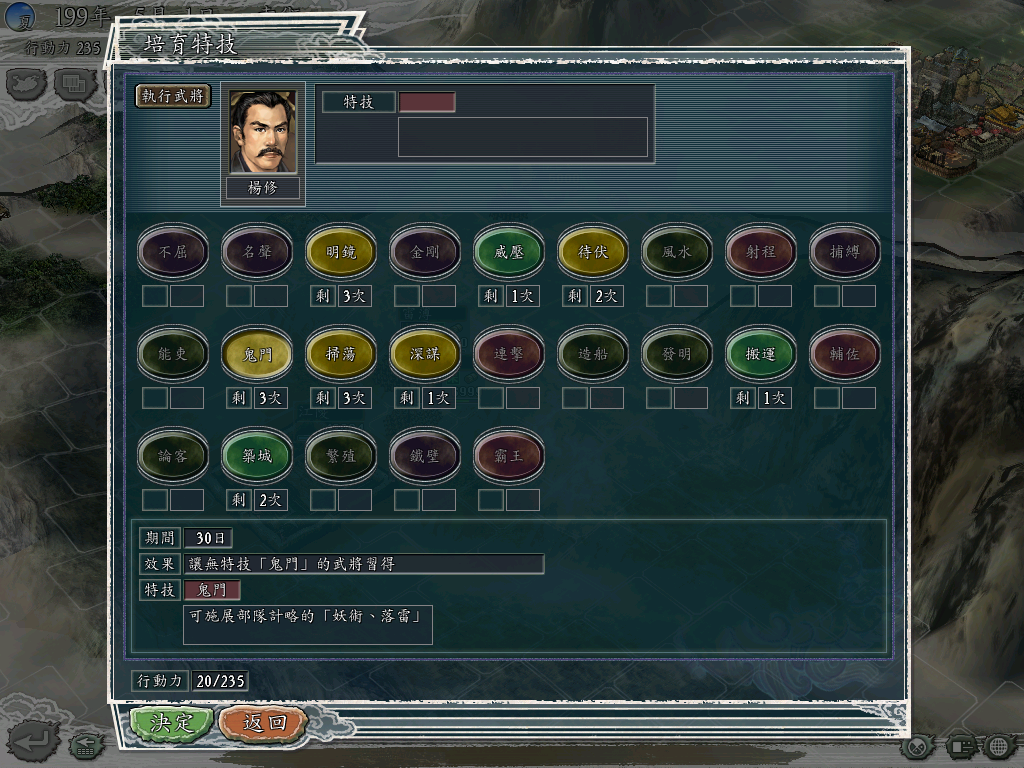Pick the 待伏 skill
Image resolution: width=1024 pixels, height=768 pixels.
click(593, 252)
